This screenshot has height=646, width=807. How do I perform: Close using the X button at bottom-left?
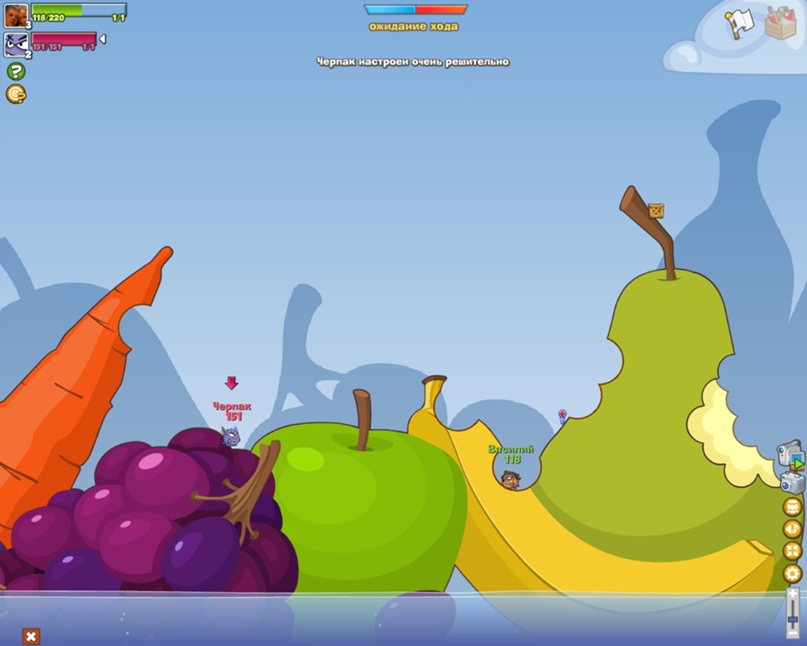coord(31,636)
